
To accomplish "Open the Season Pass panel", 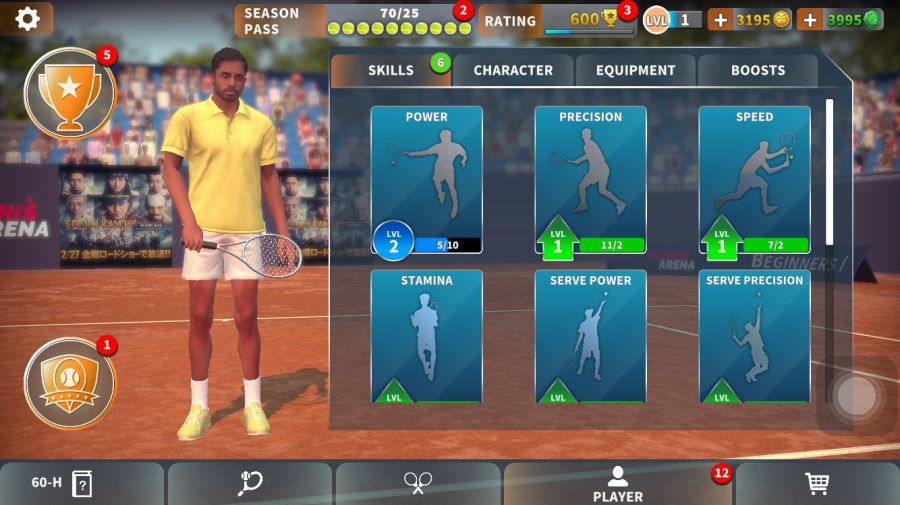I will 352,20.
